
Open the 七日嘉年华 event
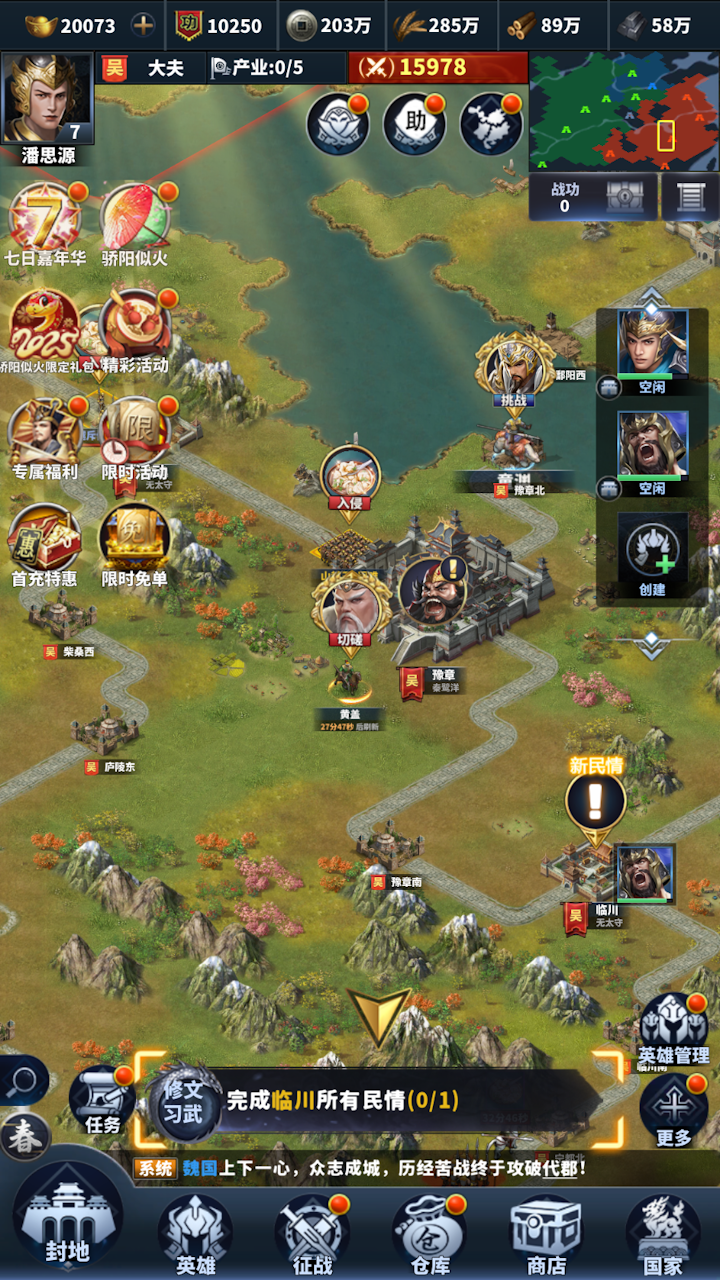pyautogui.click(x=45, y=222)
